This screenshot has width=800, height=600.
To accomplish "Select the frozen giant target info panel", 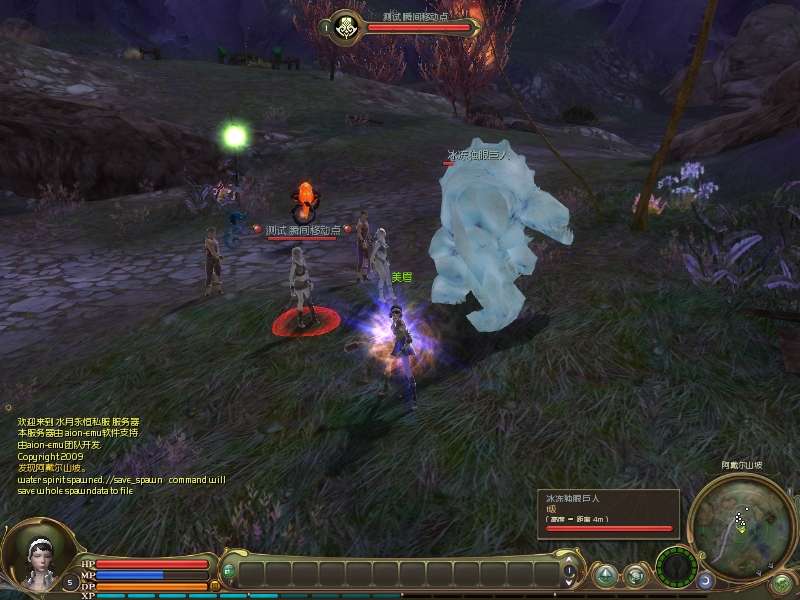I will click(x=609, y=510).
